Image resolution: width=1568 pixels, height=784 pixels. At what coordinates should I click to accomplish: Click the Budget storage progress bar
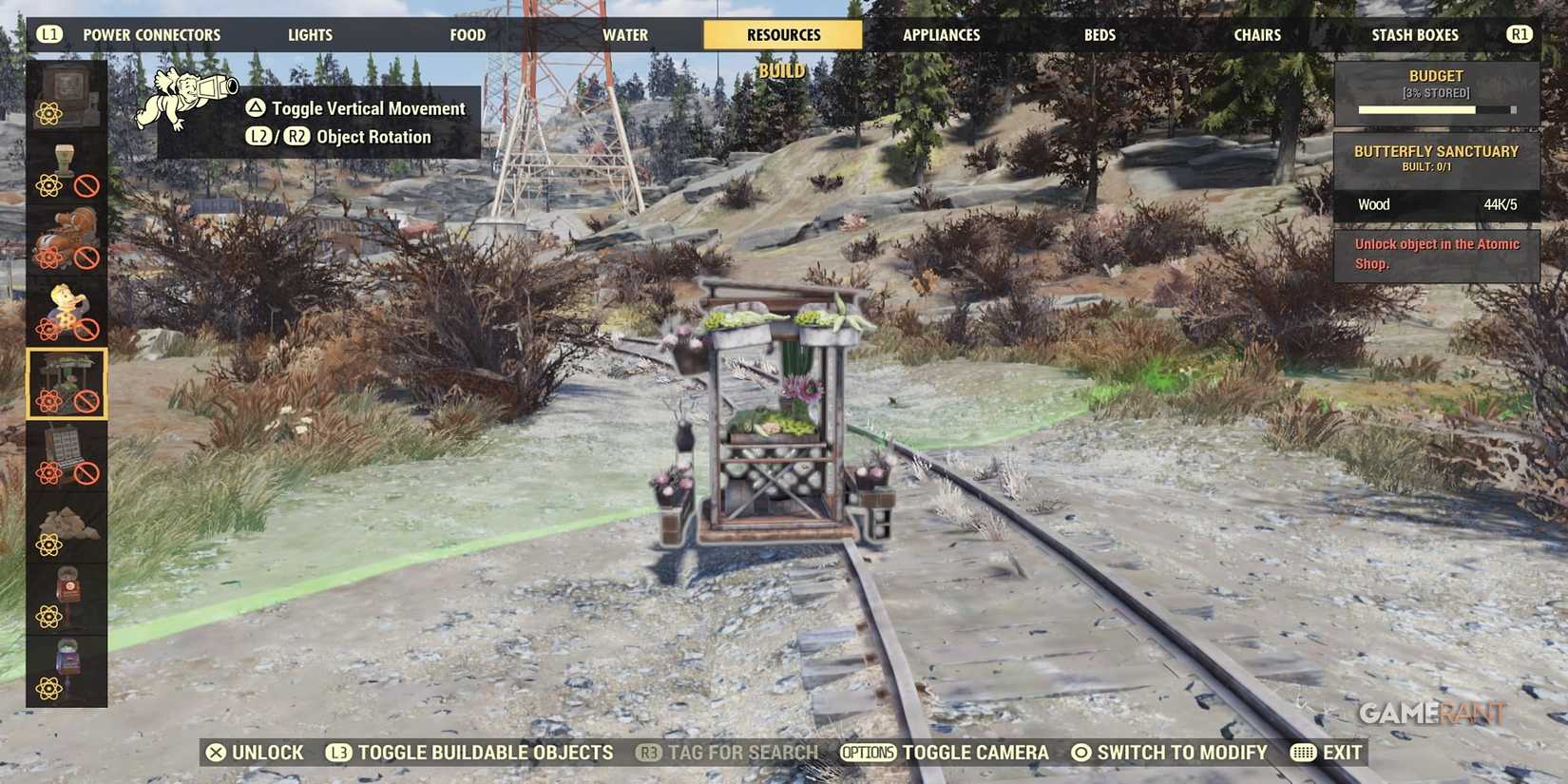(1436, 108)
